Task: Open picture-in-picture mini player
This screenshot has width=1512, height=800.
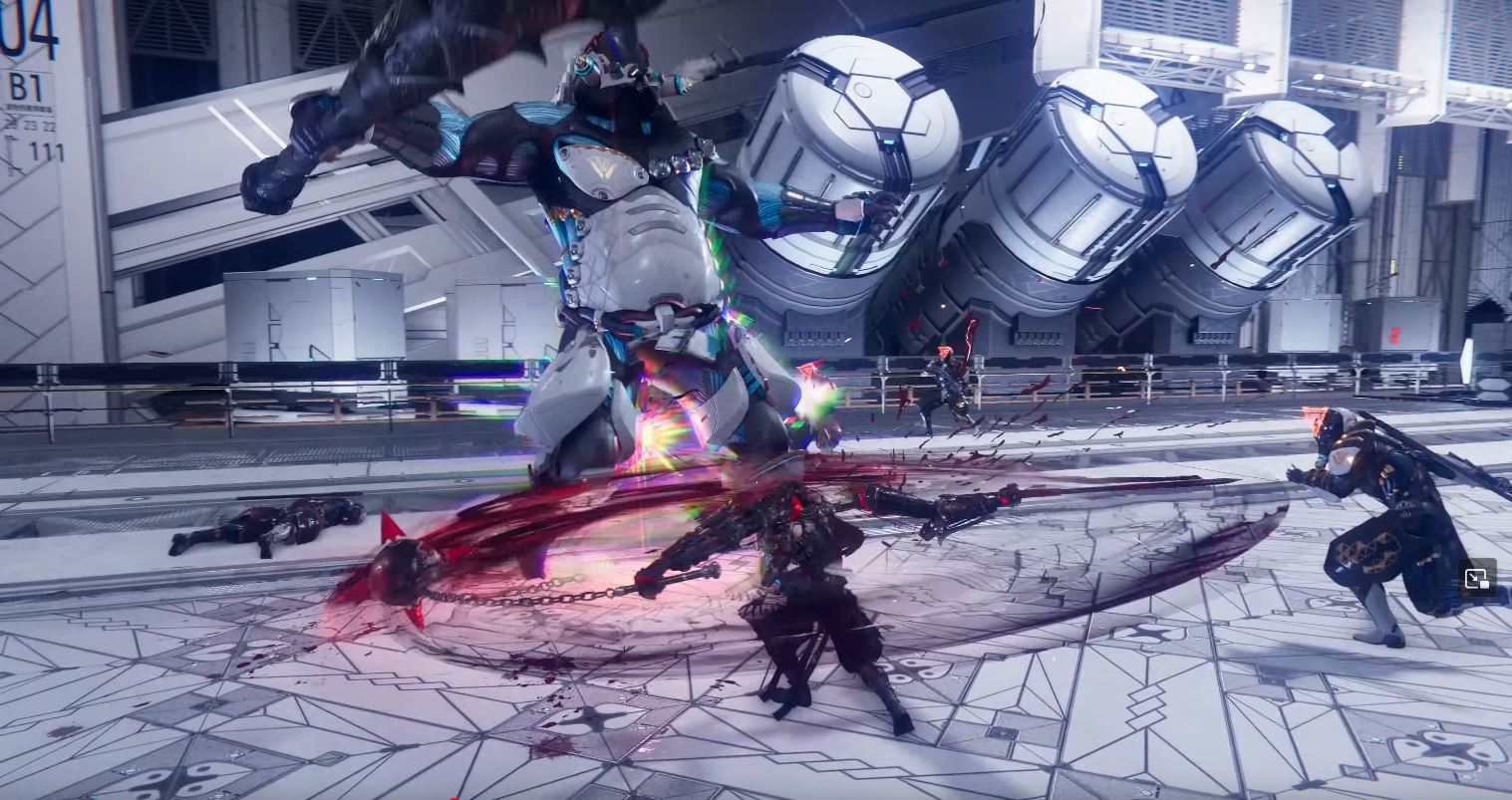Action: pos(1476,578)
